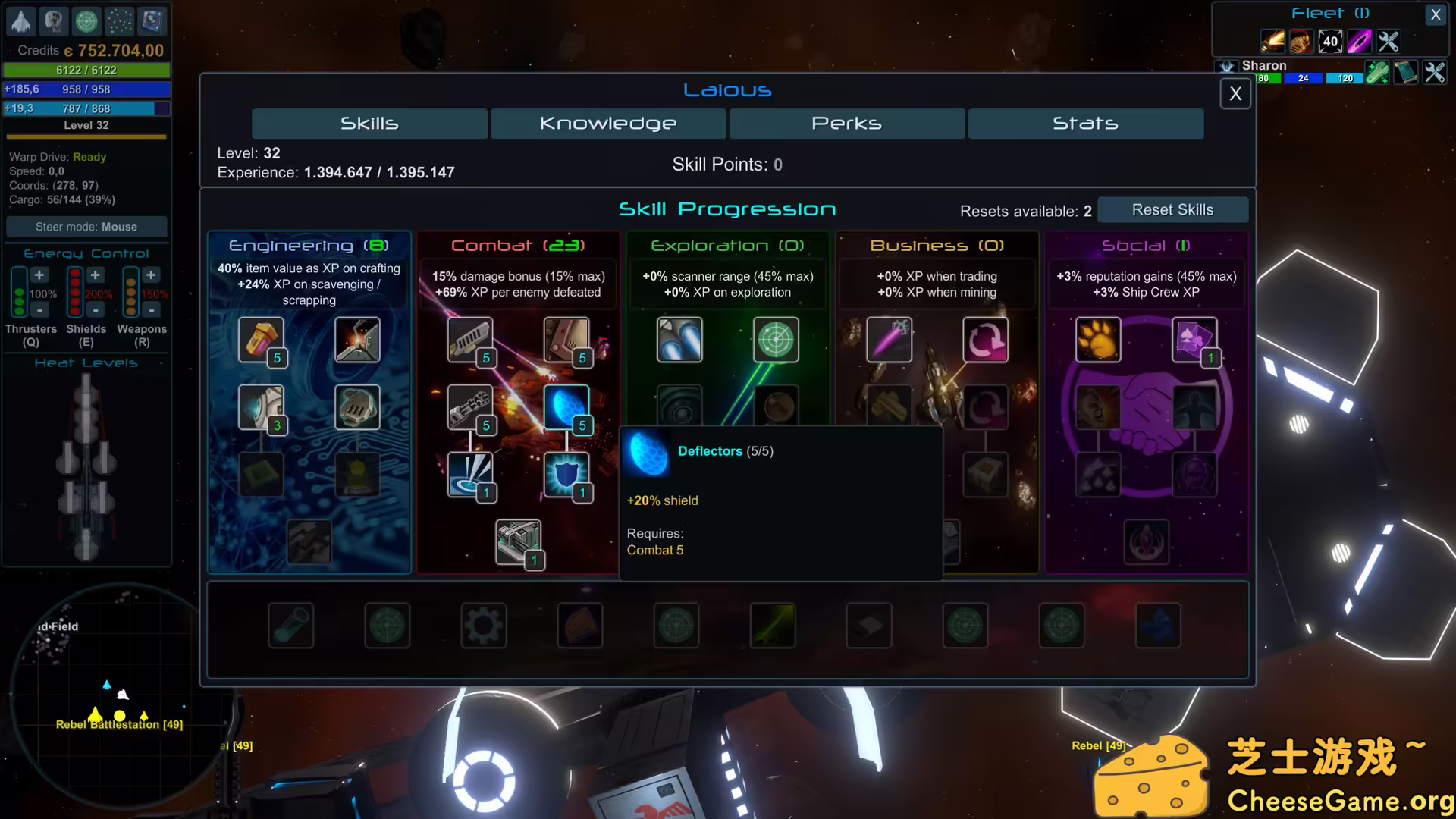This screenshot has height=819, width=1456.
Task: Open the scroll icon next to Sharon
Action: 1406,72
